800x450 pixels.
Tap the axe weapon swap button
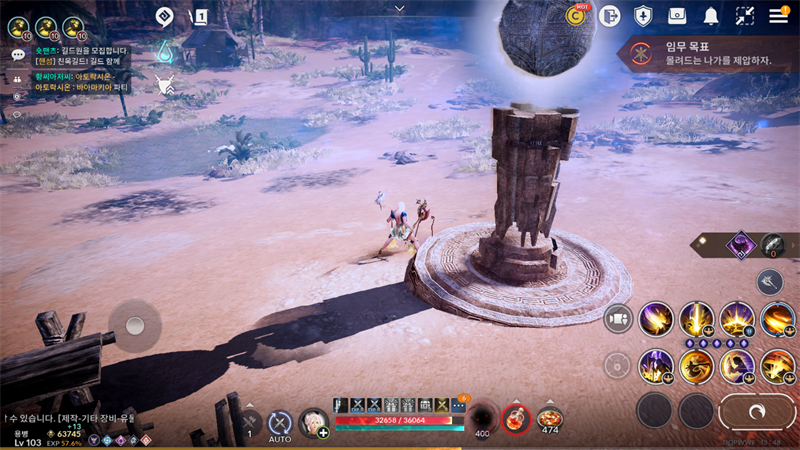point(769,281)
